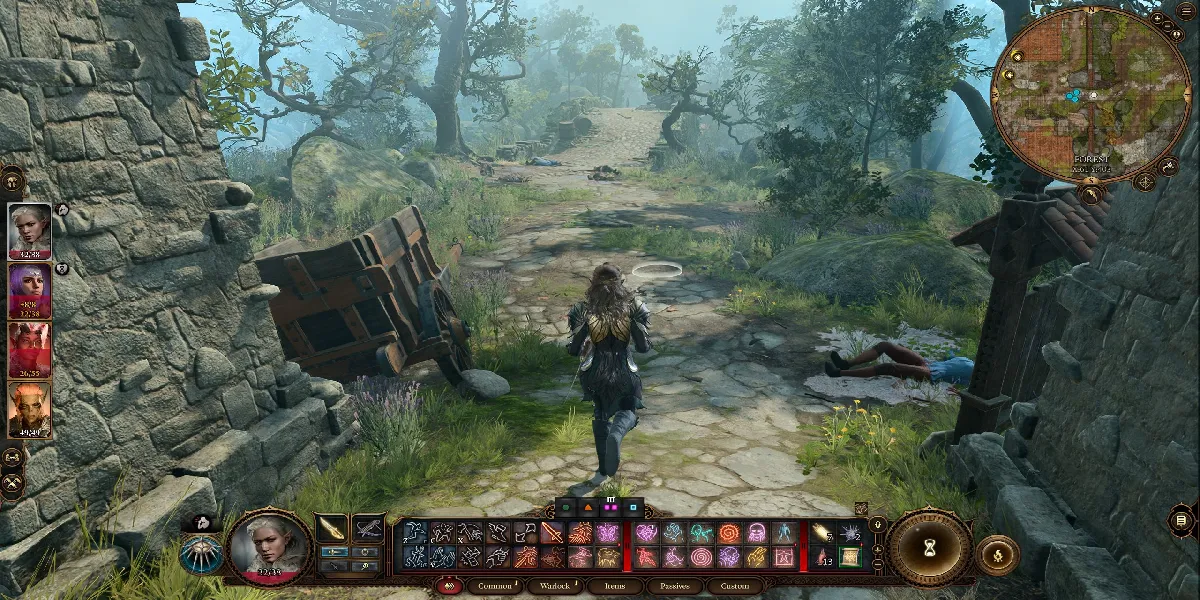Activate the orange spiral spell icon
1200x600 pixels.
(728, 533)
